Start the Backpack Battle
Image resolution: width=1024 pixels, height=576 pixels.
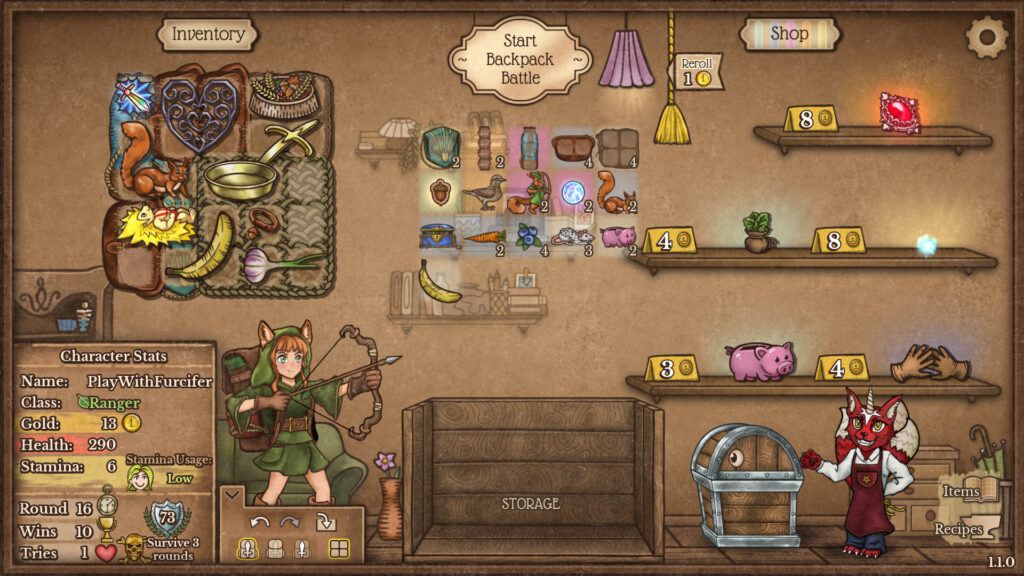[x=519, y=59]
